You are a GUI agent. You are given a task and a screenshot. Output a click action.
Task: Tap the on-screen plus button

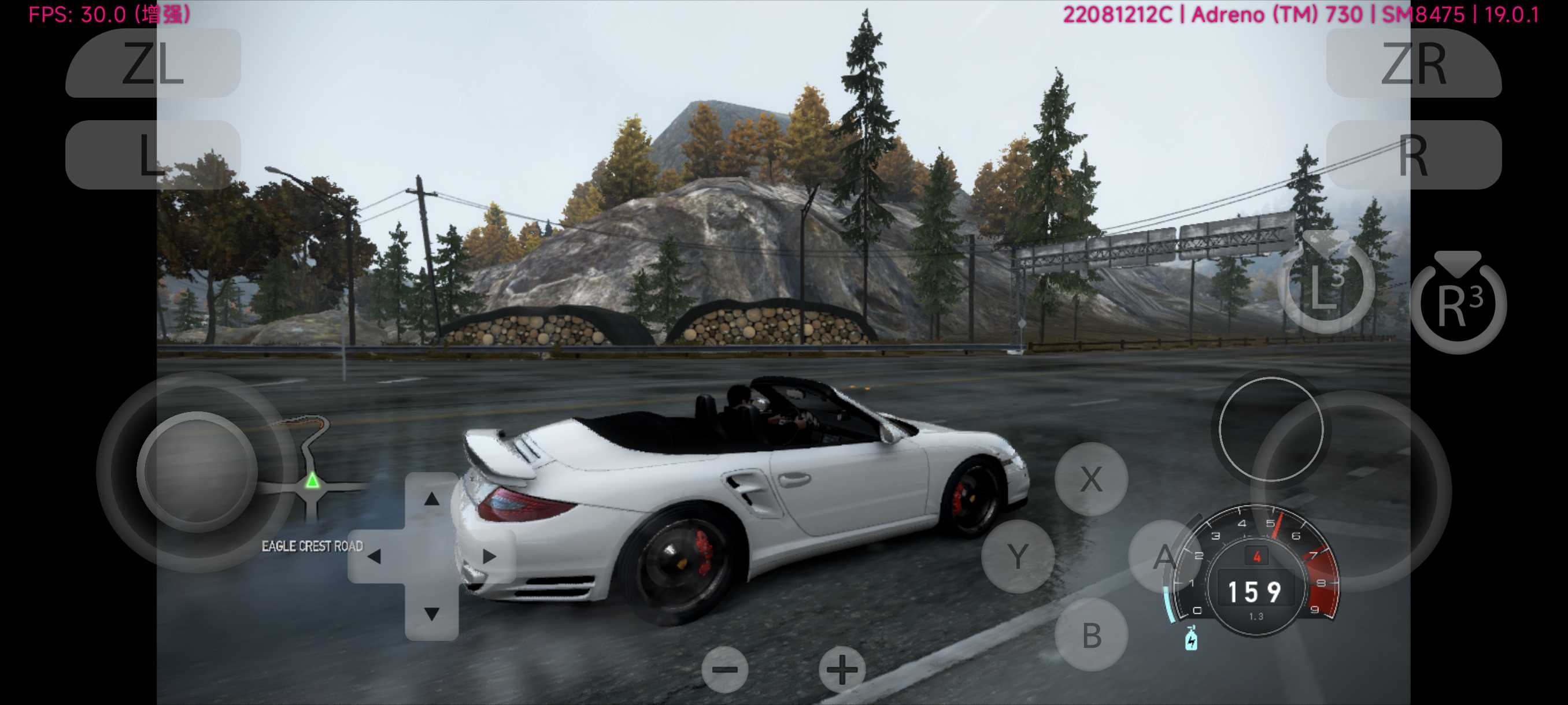tap(842, 669)
